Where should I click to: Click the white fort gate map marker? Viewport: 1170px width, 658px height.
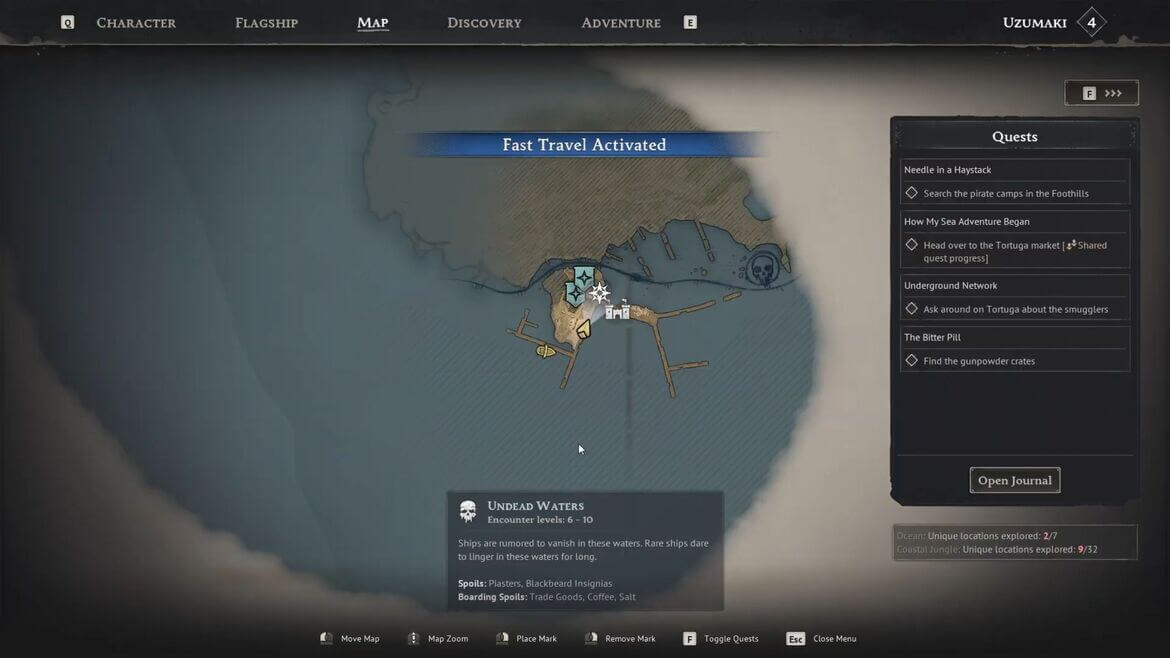[x=618, y=310]
